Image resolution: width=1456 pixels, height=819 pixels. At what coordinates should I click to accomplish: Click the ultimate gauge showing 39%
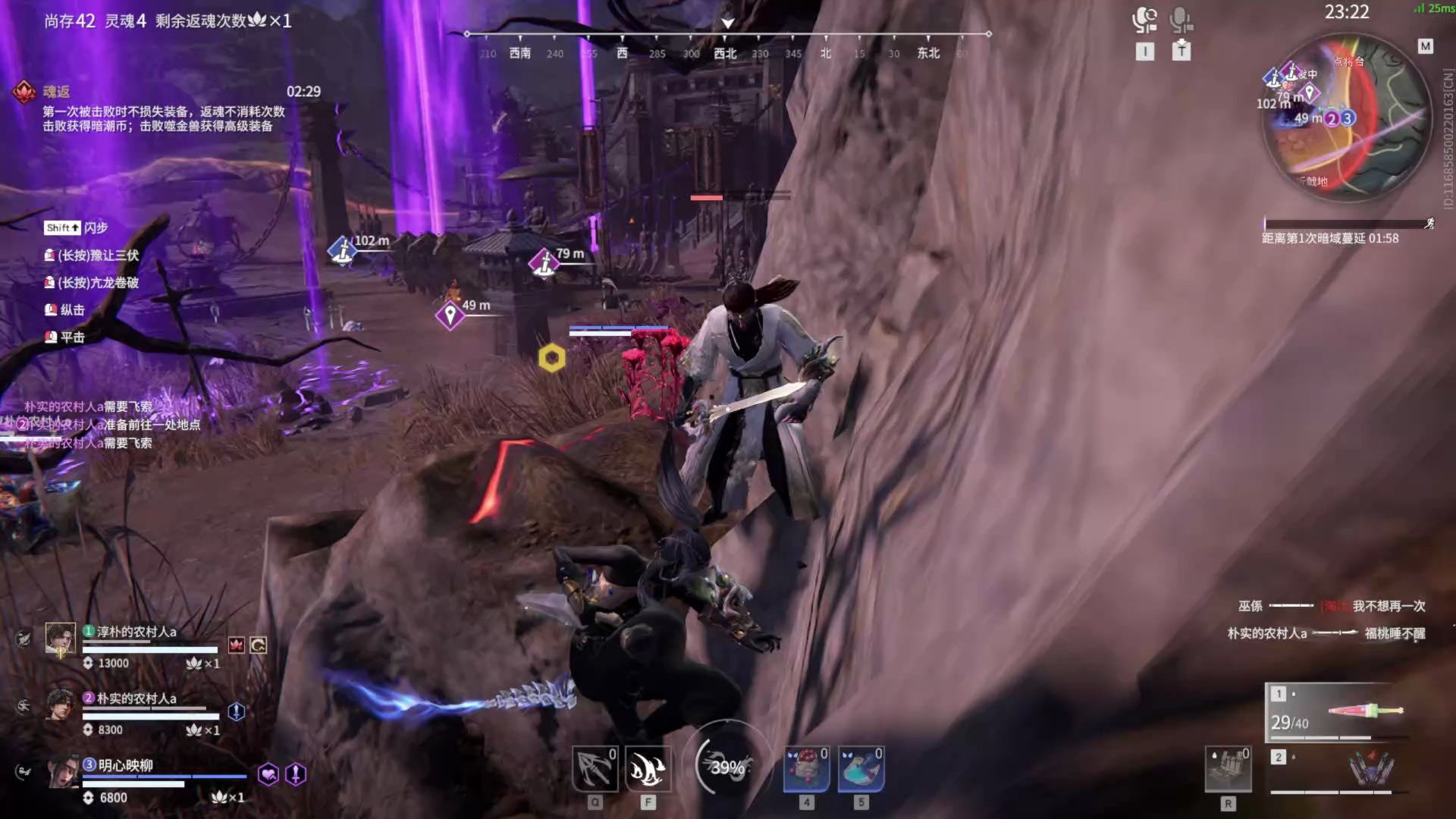coord(726,767)
